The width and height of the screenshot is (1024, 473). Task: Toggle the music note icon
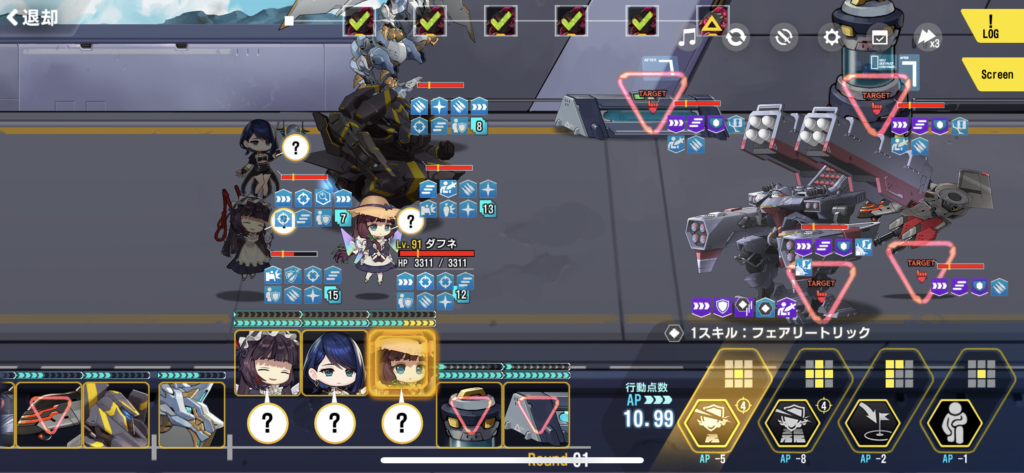coord(687,38)
